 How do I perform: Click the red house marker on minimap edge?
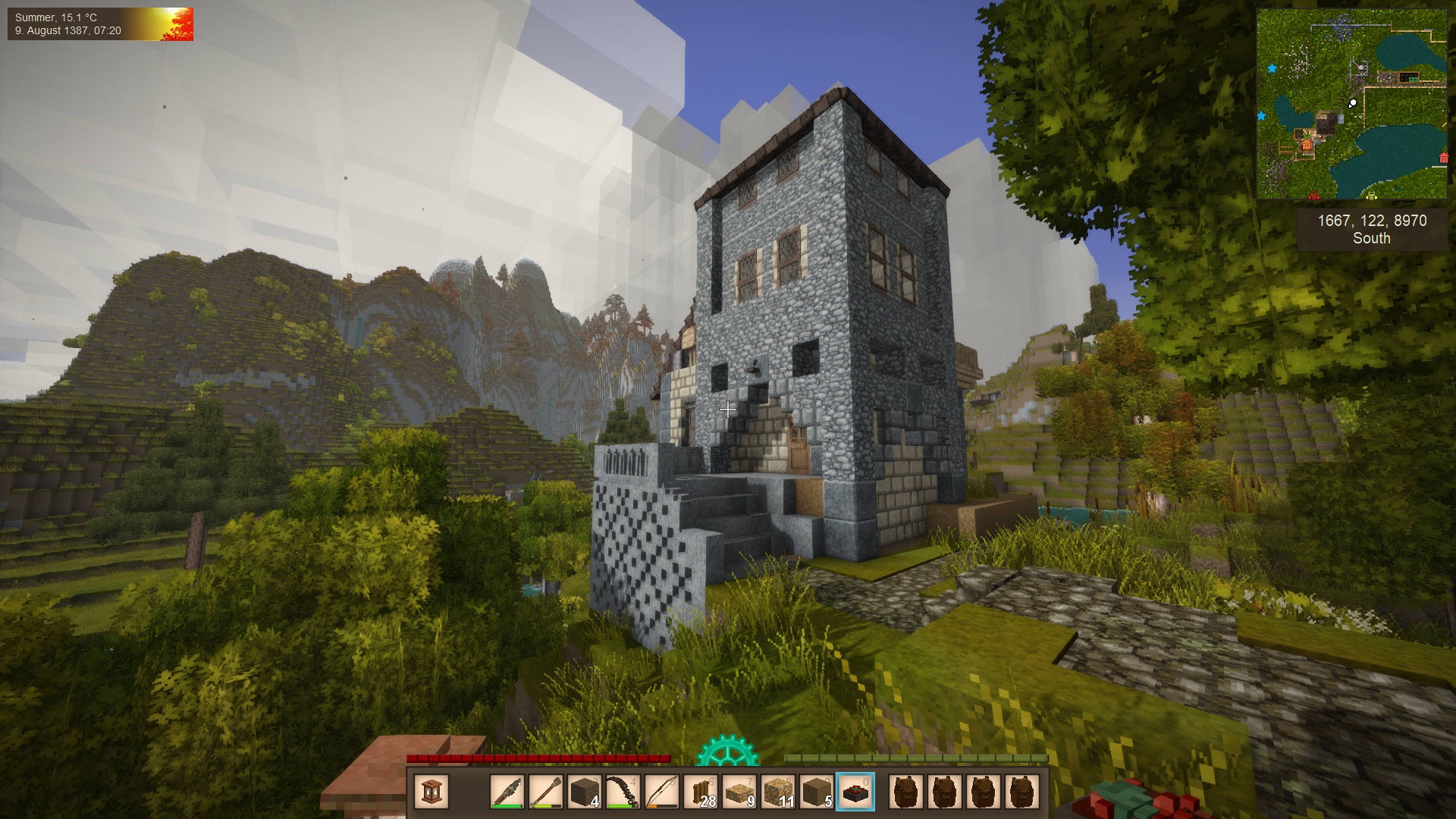click(x=1443, y=158)
